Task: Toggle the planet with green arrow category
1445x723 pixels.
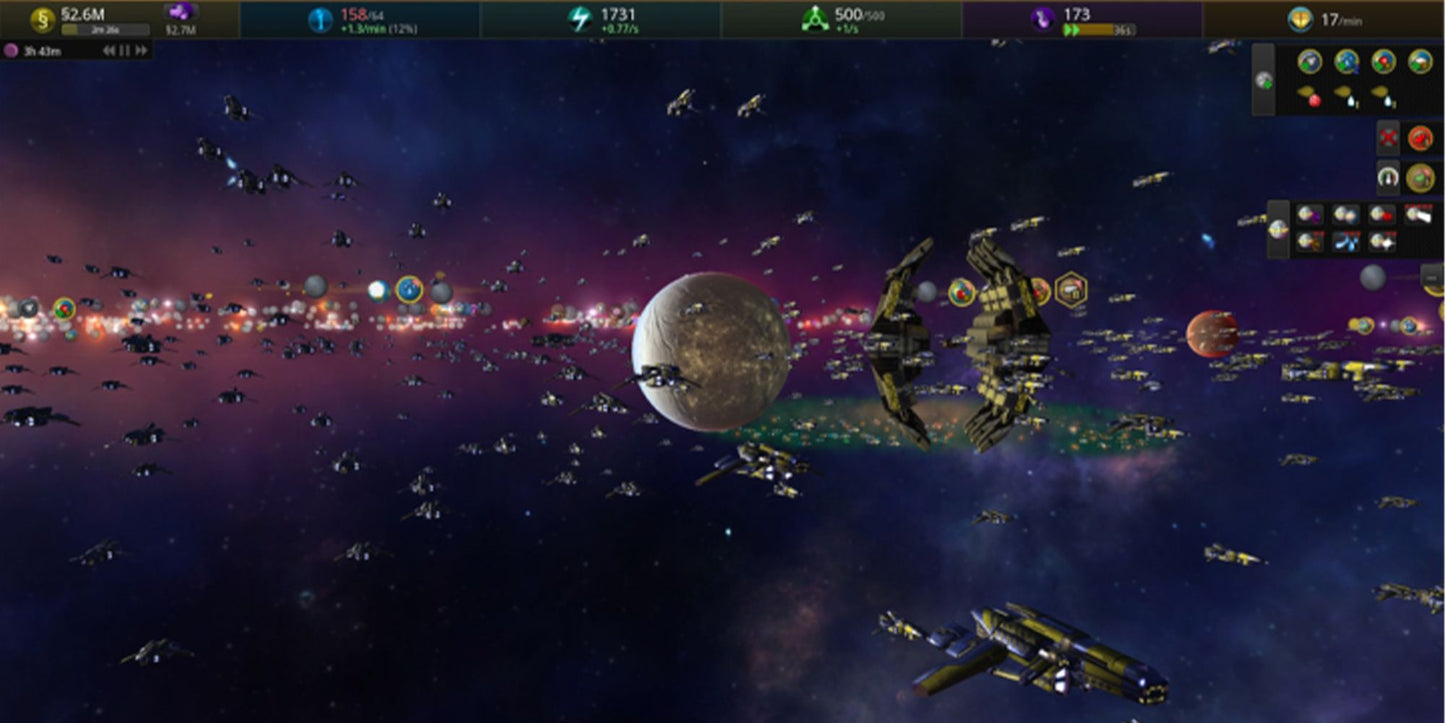Action: point(1264,79)
